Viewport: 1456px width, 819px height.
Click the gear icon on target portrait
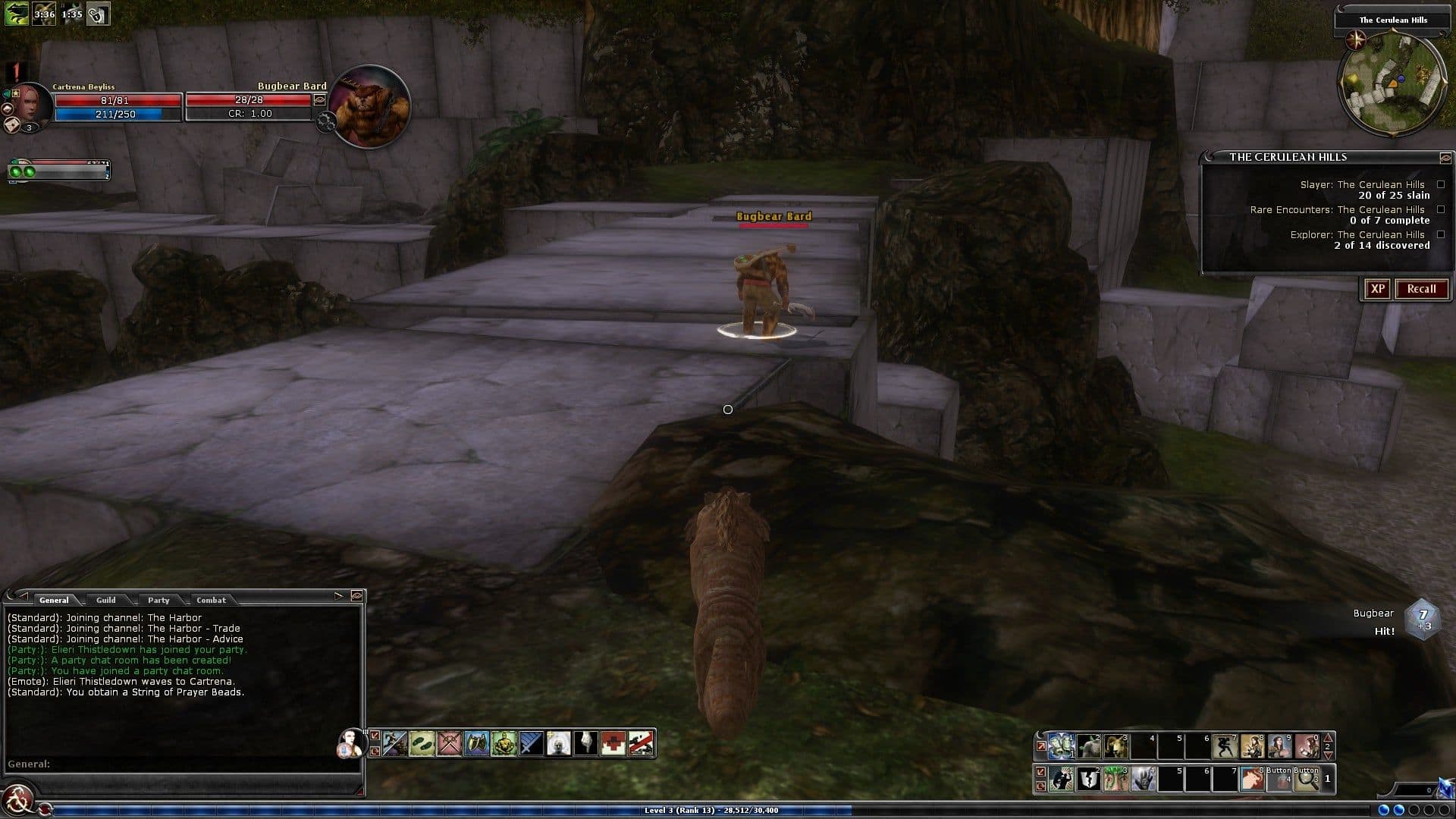pyautogui.click(x=327, y=122)
